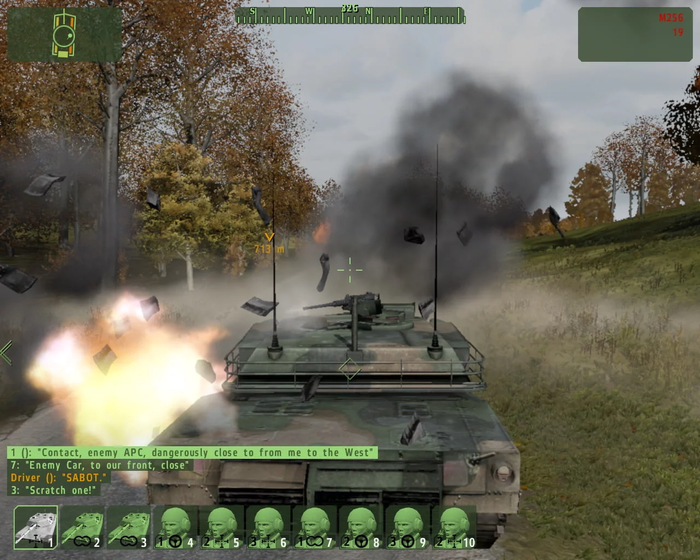The width and height of the screenshot is (700, 560).
Task: Select tank unit 2 in the squad bar
Action: point(82,527)
